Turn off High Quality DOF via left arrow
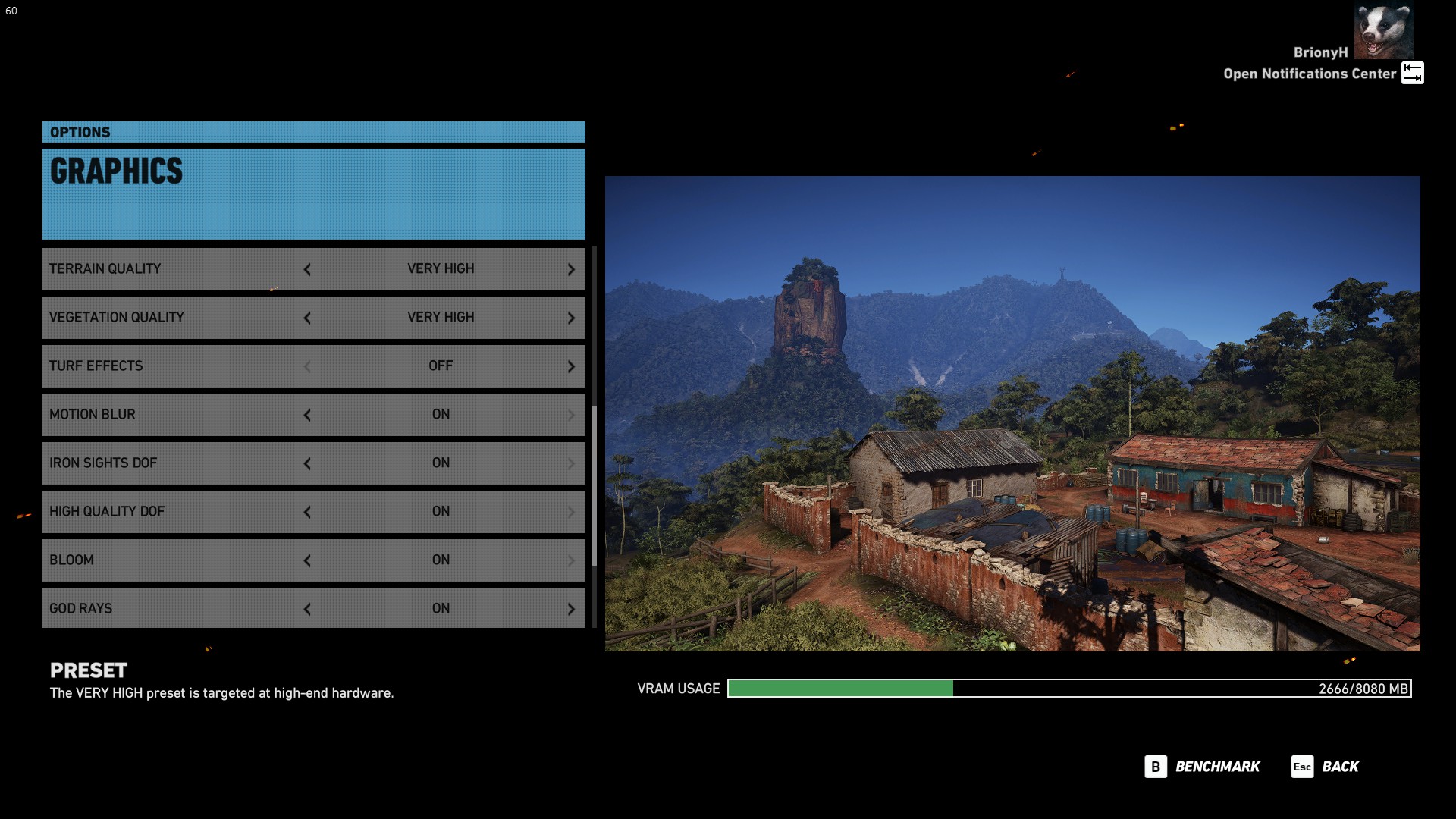1456x819 pixels. pos(307,512)
